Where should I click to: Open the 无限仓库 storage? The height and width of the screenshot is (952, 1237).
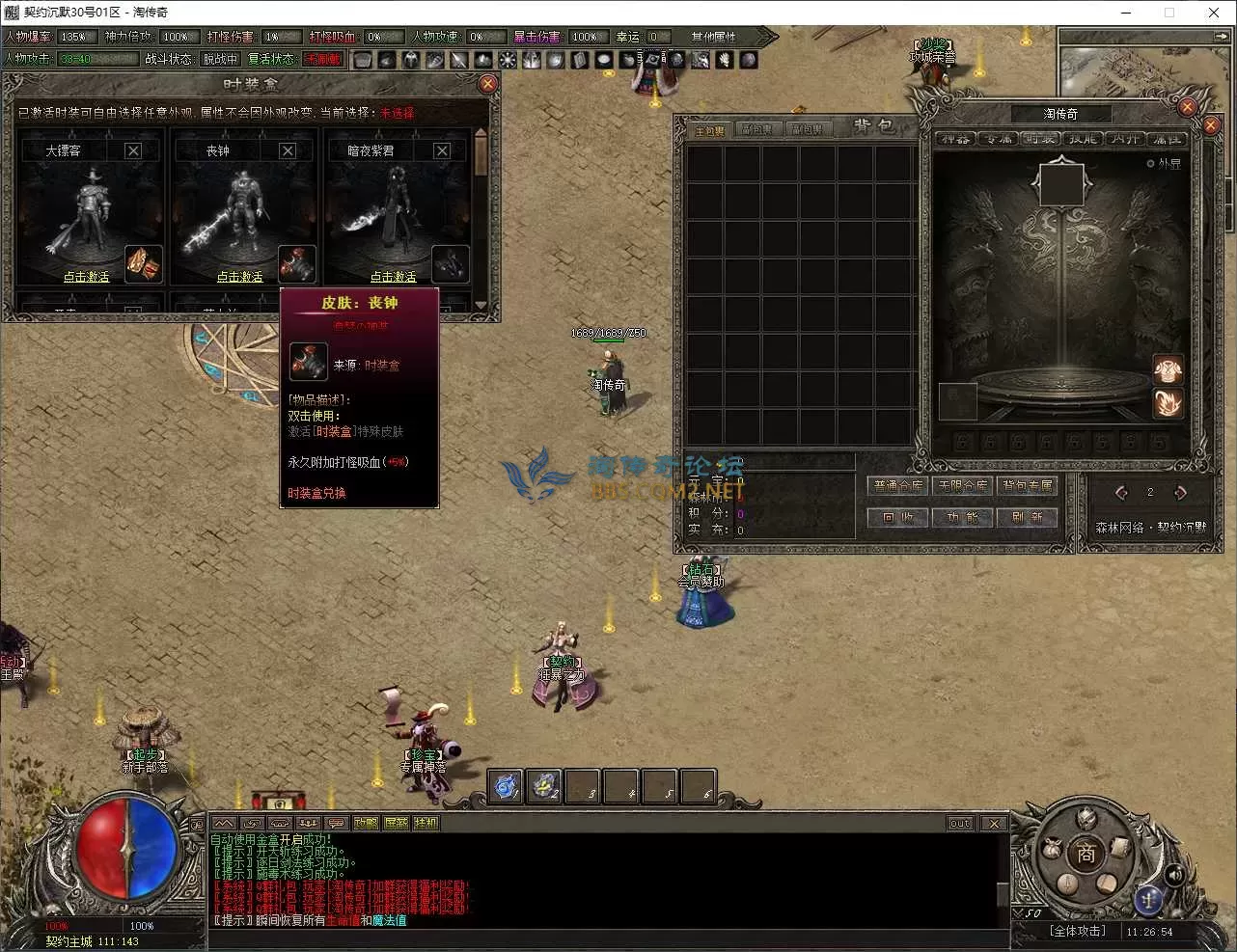[963, 486]
